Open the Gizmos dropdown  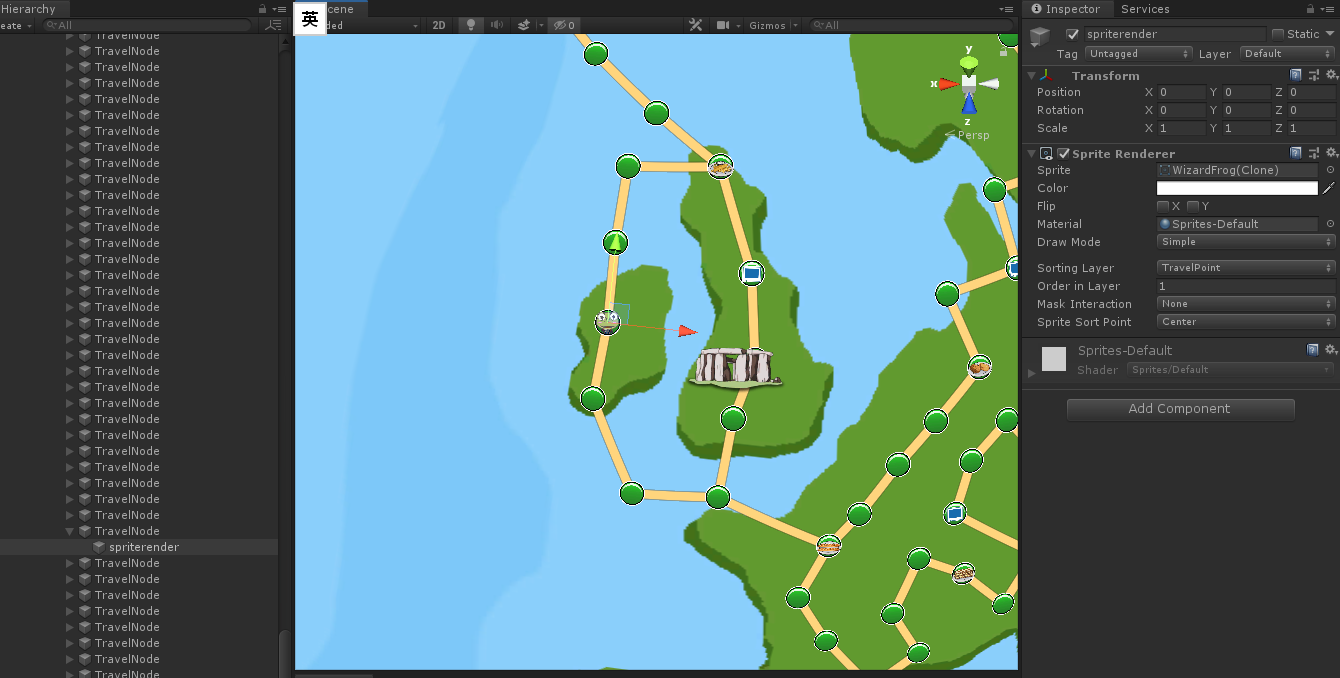tap(772, 25)
